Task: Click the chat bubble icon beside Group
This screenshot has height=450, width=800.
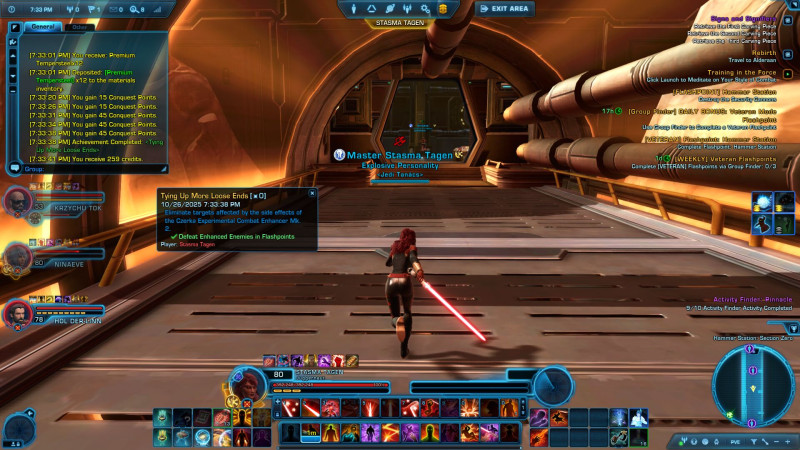Action: tap(13, 170)
